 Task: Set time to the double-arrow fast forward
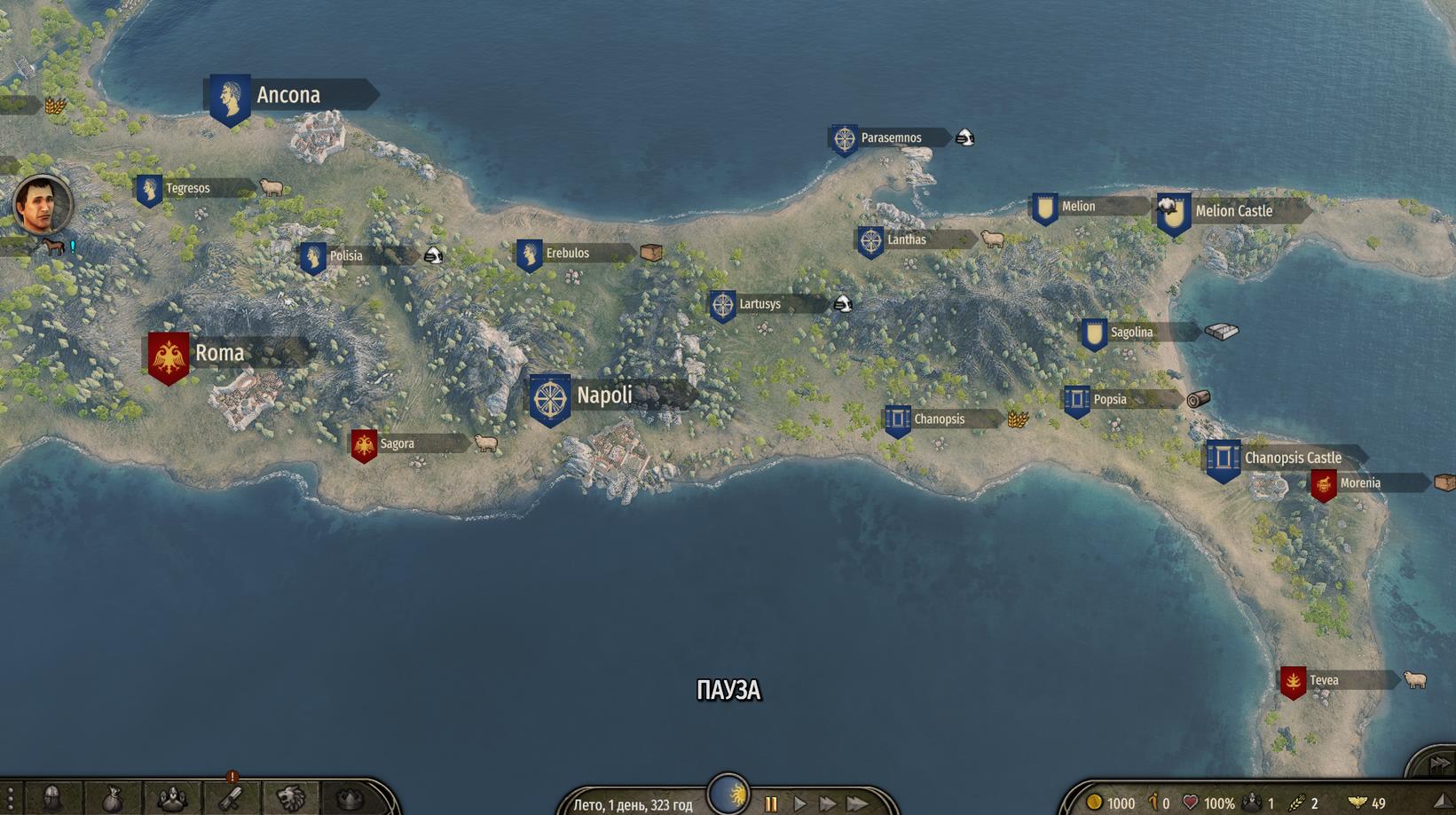click(x=828, y=803)
